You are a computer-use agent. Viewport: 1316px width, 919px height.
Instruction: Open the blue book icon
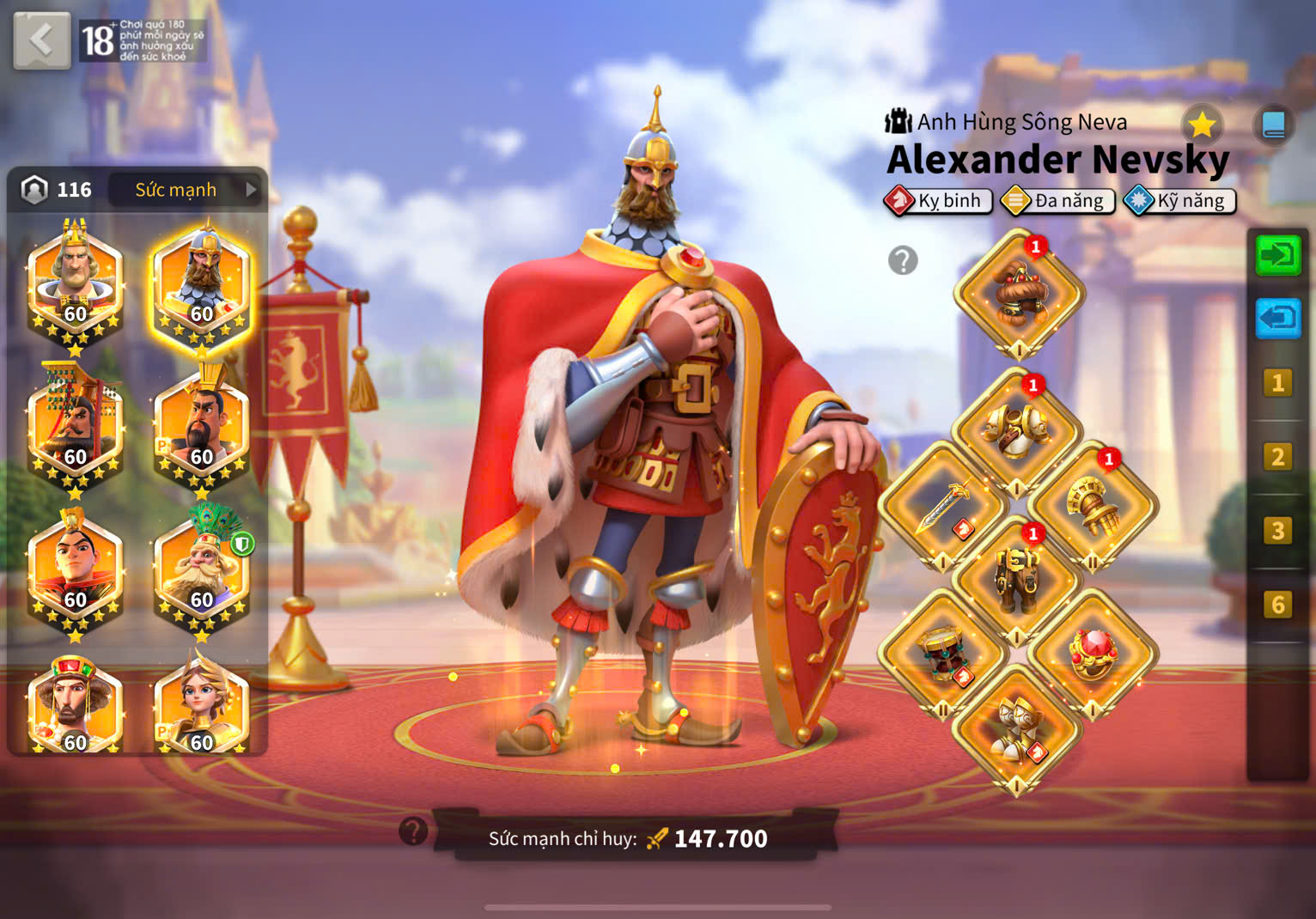pos(1273,125)
